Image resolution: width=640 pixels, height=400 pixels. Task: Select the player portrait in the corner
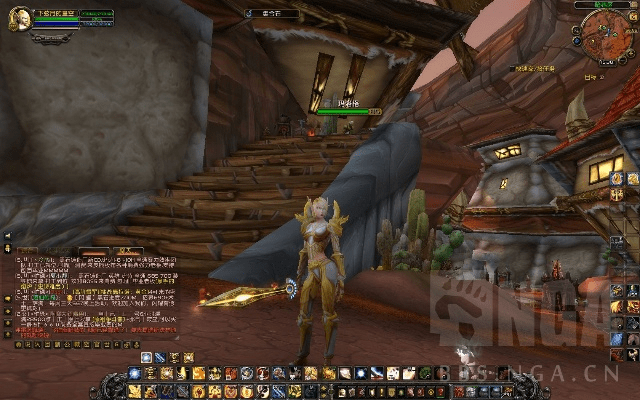point(18,20)
